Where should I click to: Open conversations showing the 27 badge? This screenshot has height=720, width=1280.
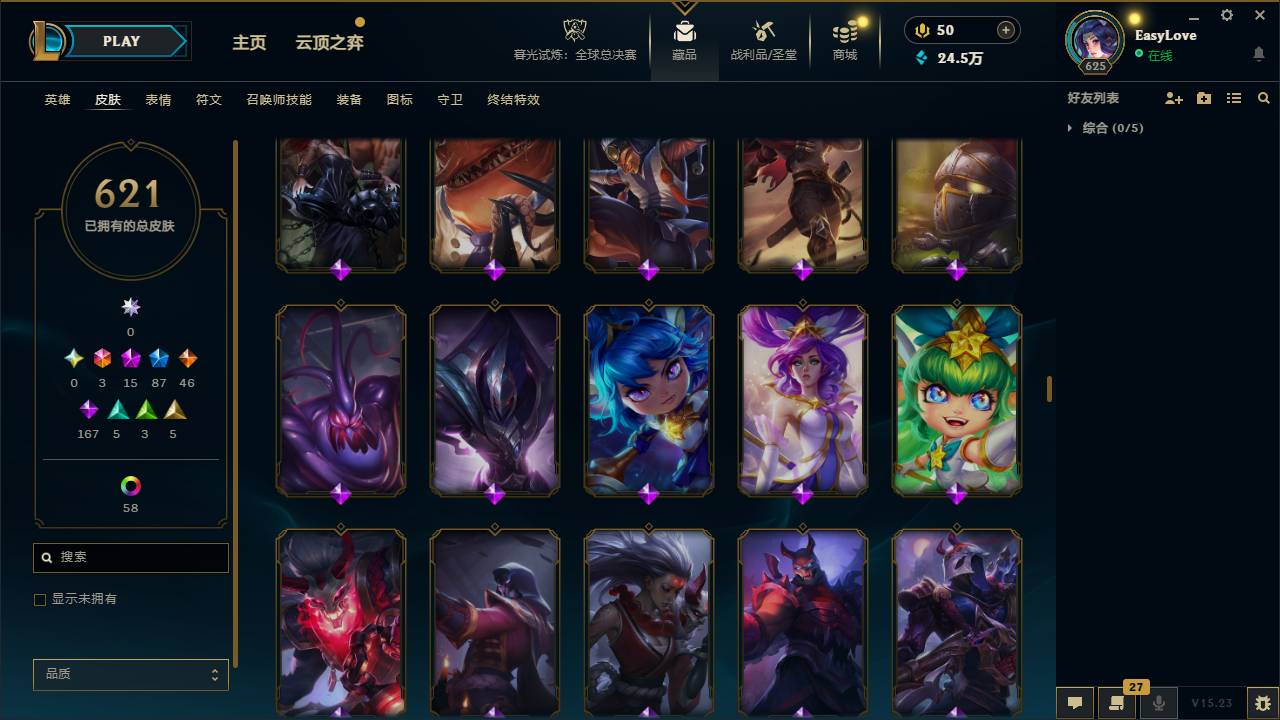coord(1117,703)
